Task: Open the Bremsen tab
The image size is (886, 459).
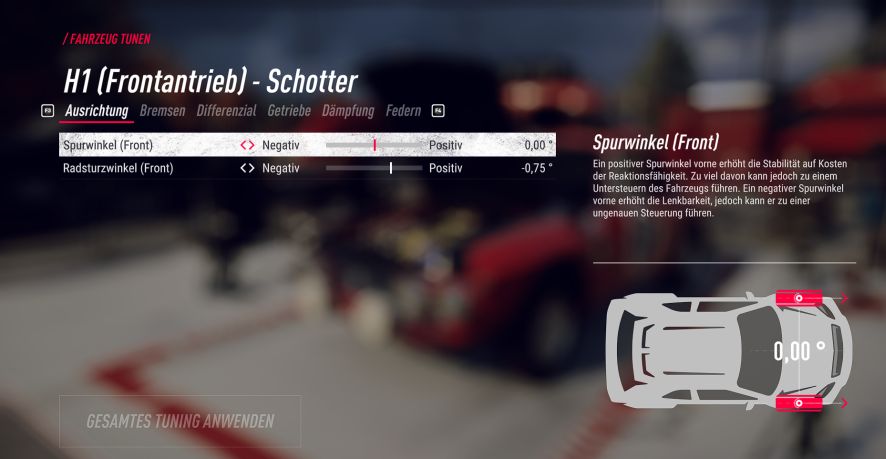Action: click(162, 110)
